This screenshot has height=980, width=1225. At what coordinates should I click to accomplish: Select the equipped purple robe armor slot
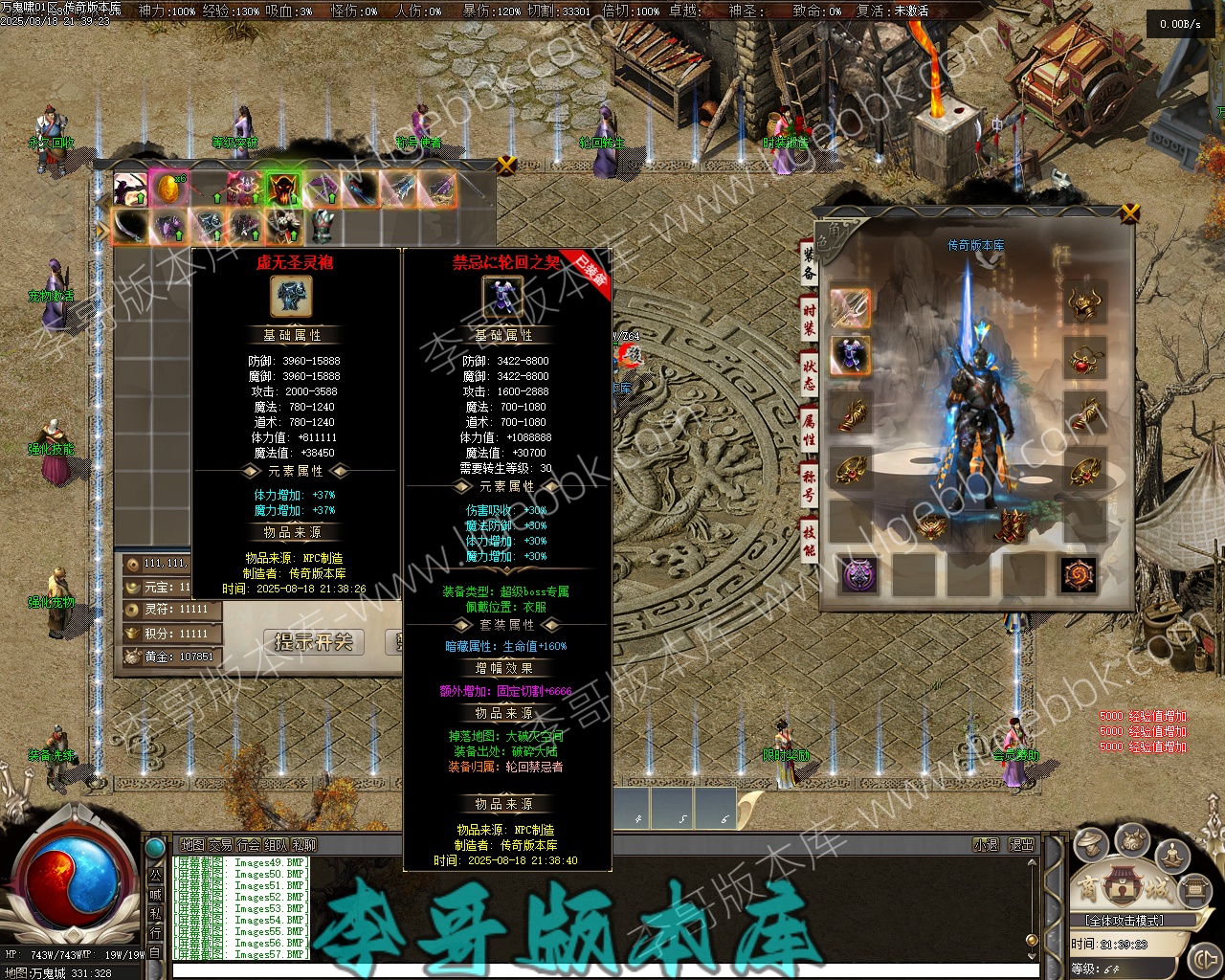click(x=851, y=356)
